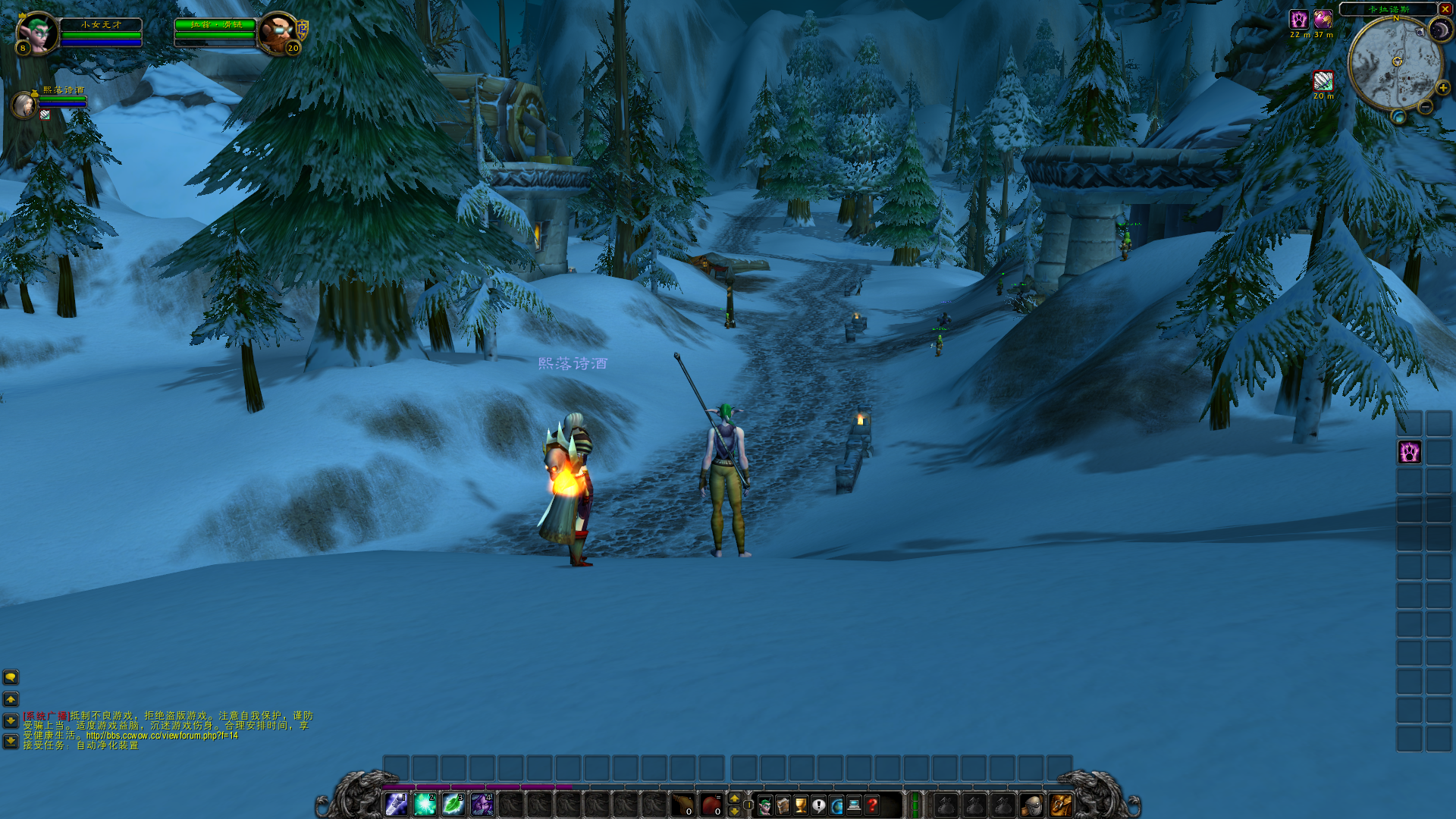
Task: Open the spellbook micro button
Action: point(783,805)
